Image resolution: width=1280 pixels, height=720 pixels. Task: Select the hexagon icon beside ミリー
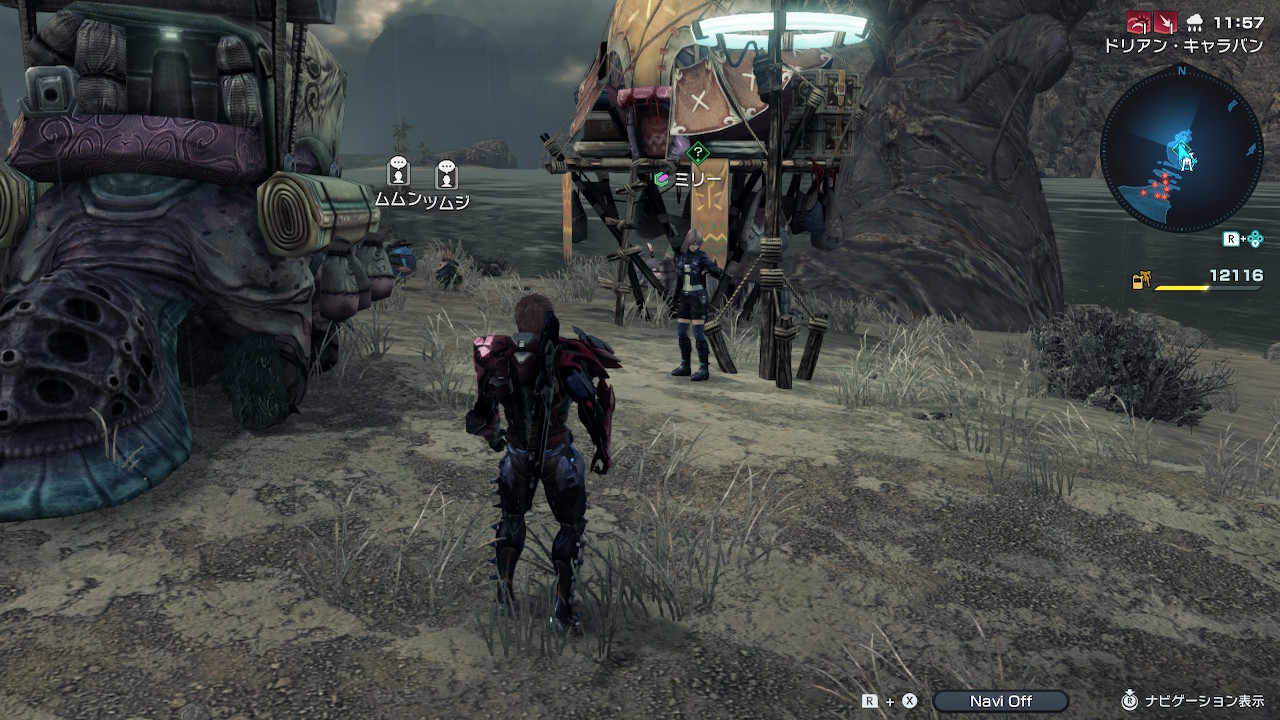point(661,180)
